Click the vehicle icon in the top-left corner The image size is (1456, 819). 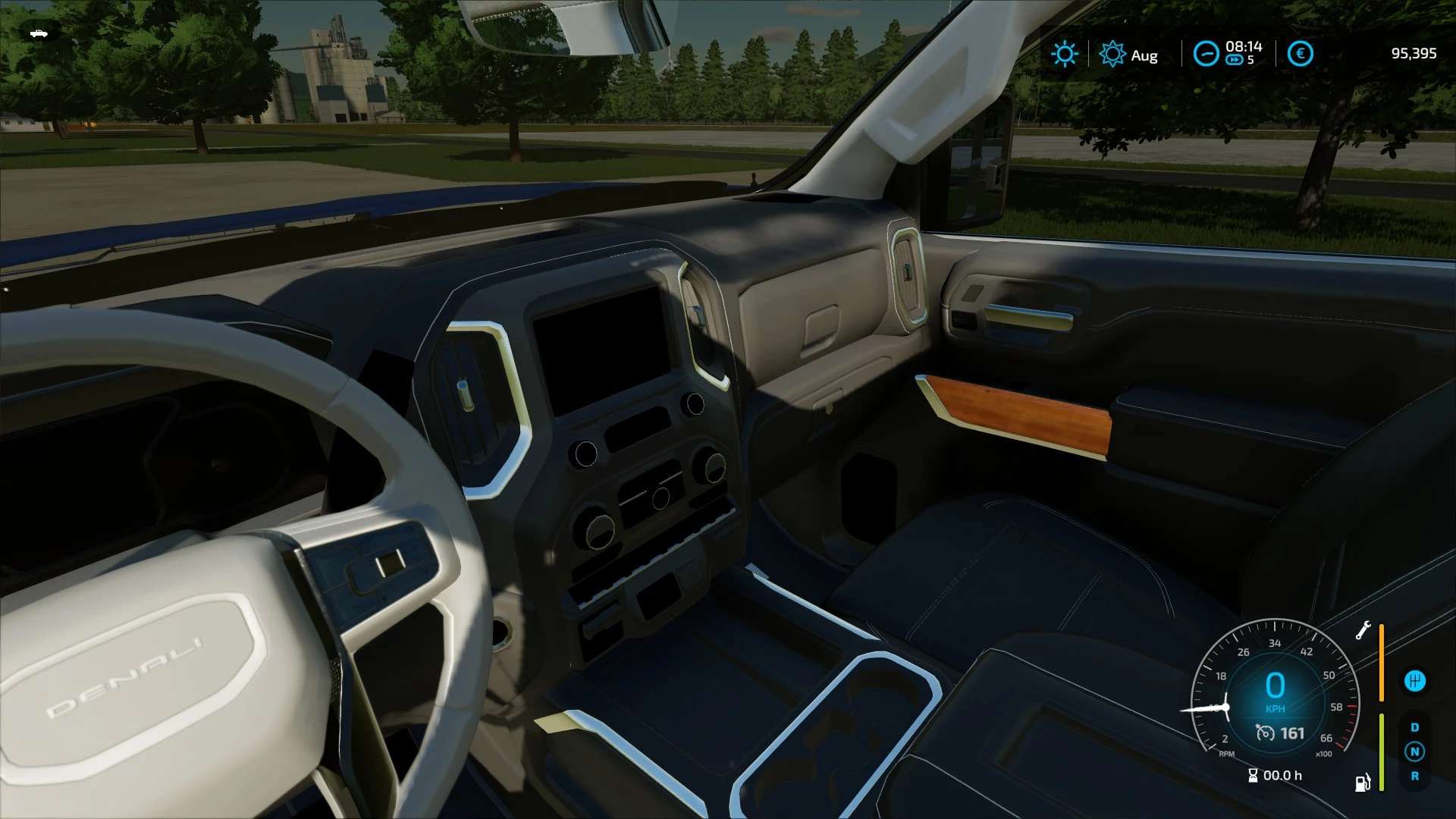pyautogui.click(x=39, y=33)
